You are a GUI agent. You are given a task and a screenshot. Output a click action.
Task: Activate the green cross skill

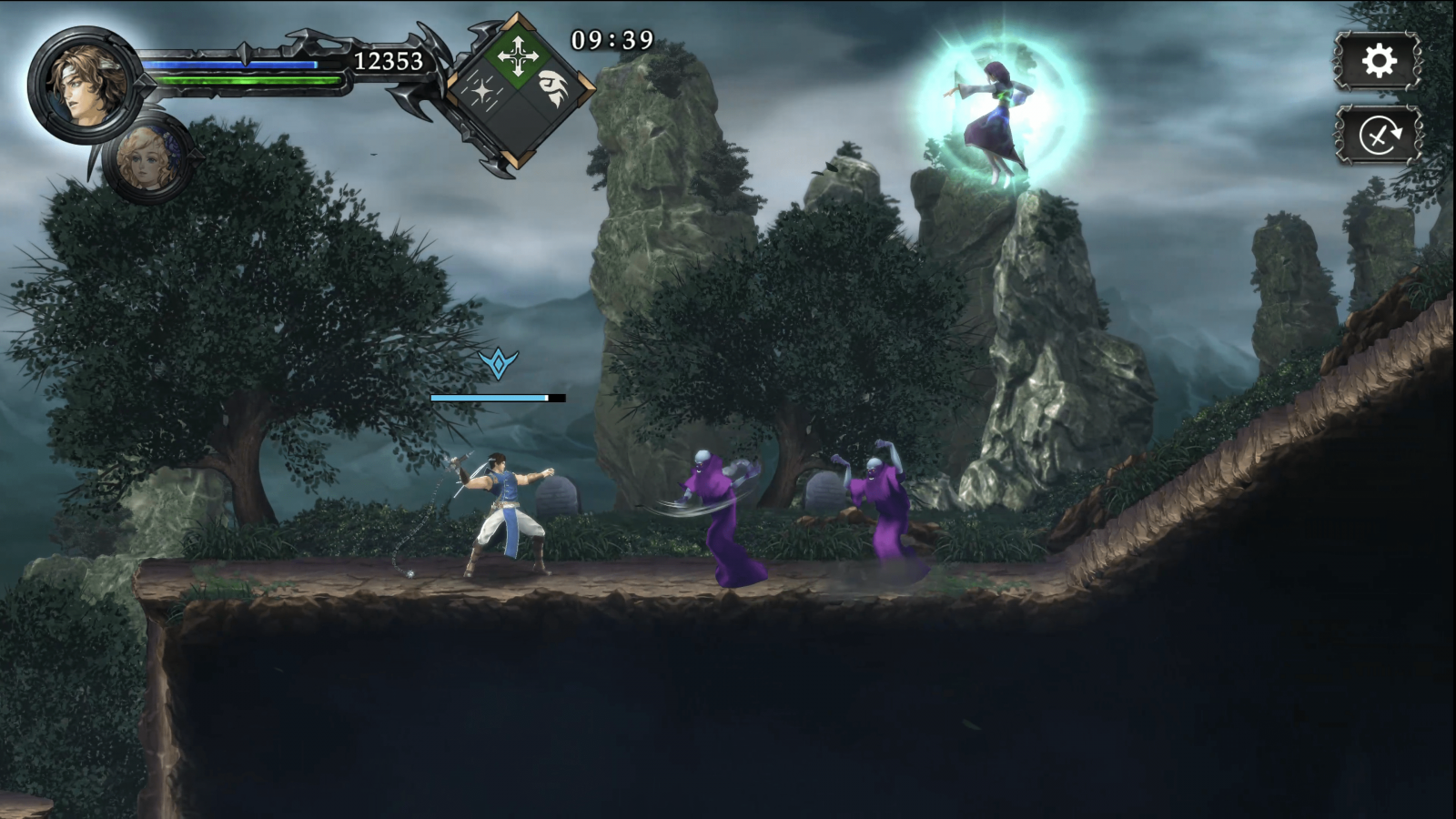(x=518, y=56)
